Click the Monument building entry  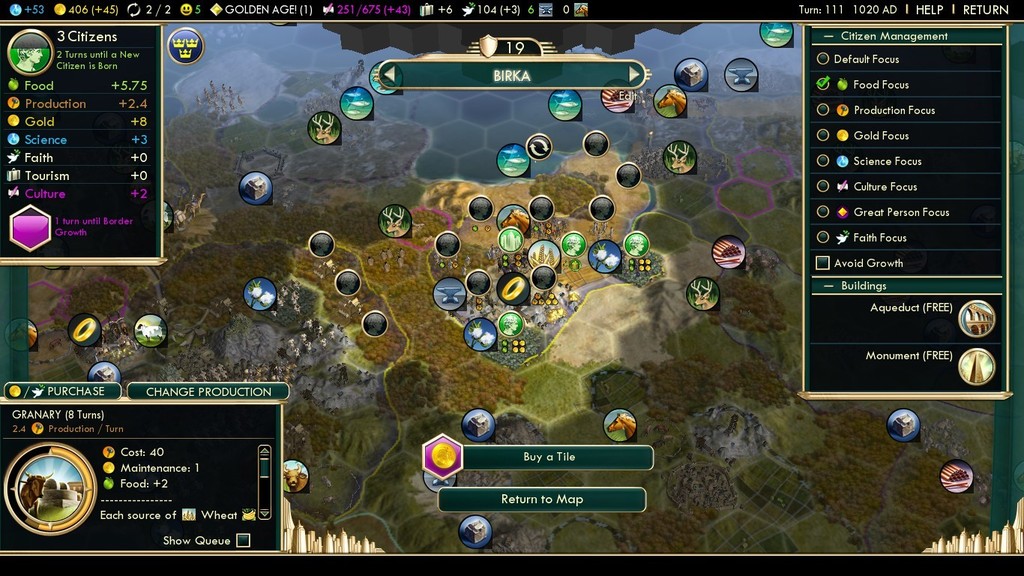click(976, 367)
